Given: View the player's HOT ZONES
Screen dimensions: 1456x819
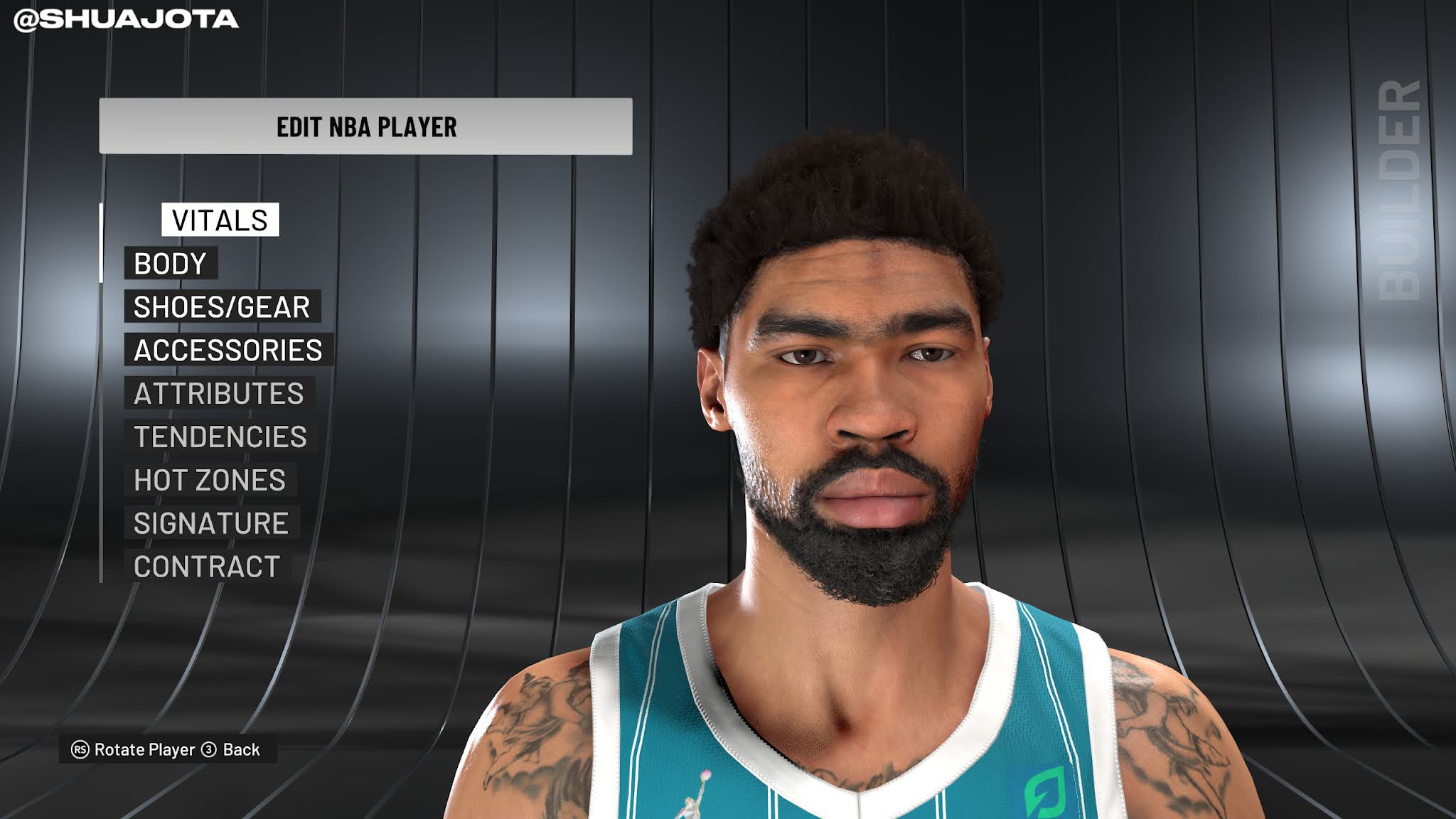Looking at the screenshot, I should [x=210, y=481].
